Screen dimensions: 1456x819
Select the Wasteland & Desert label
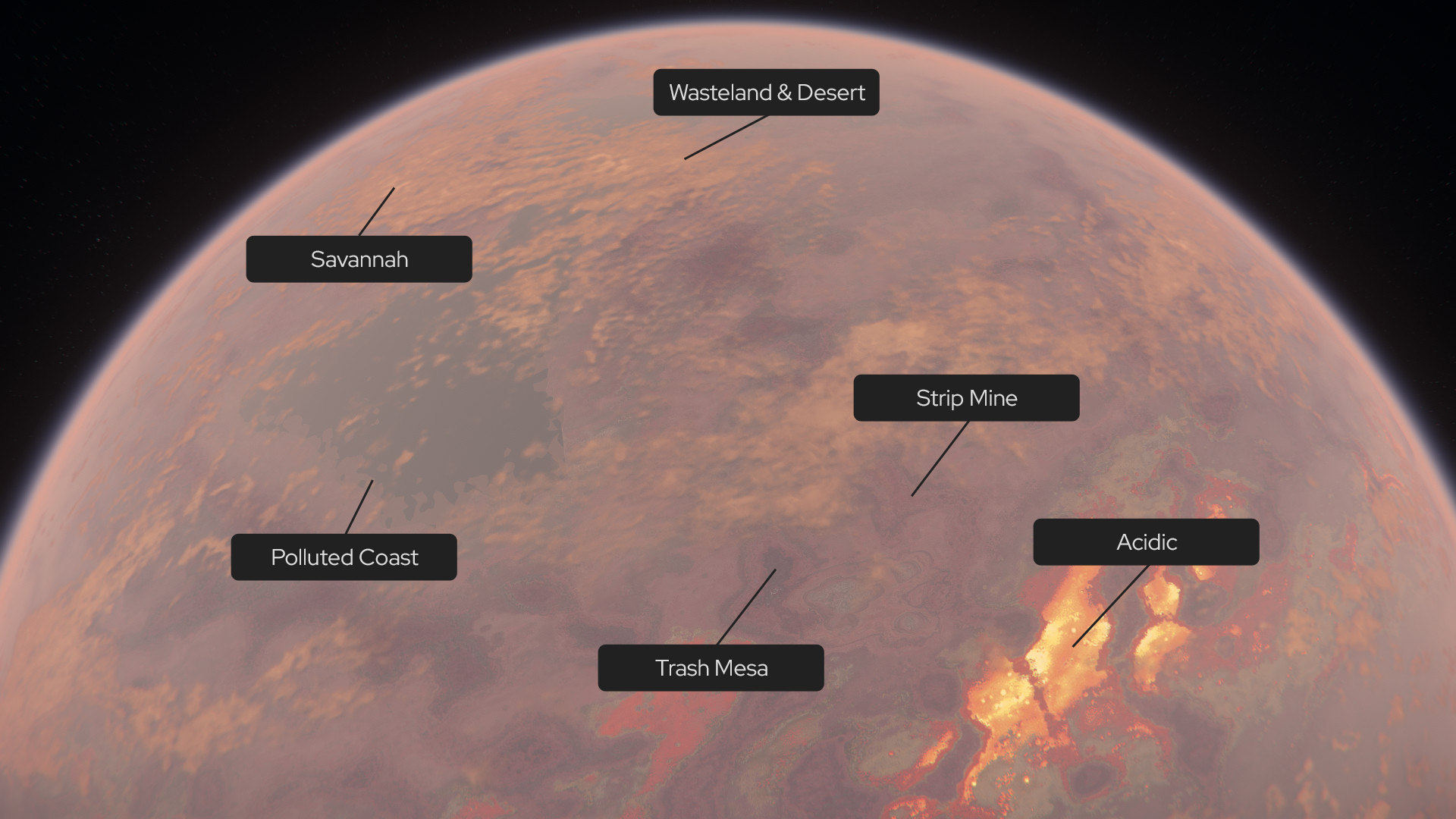click(766, 93)
